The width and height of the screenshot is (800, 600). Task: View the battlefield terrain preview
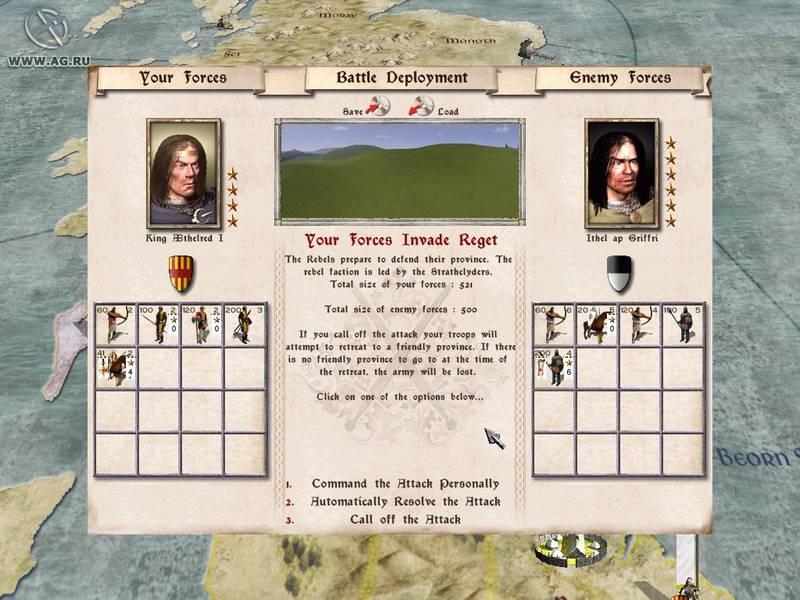400,170
